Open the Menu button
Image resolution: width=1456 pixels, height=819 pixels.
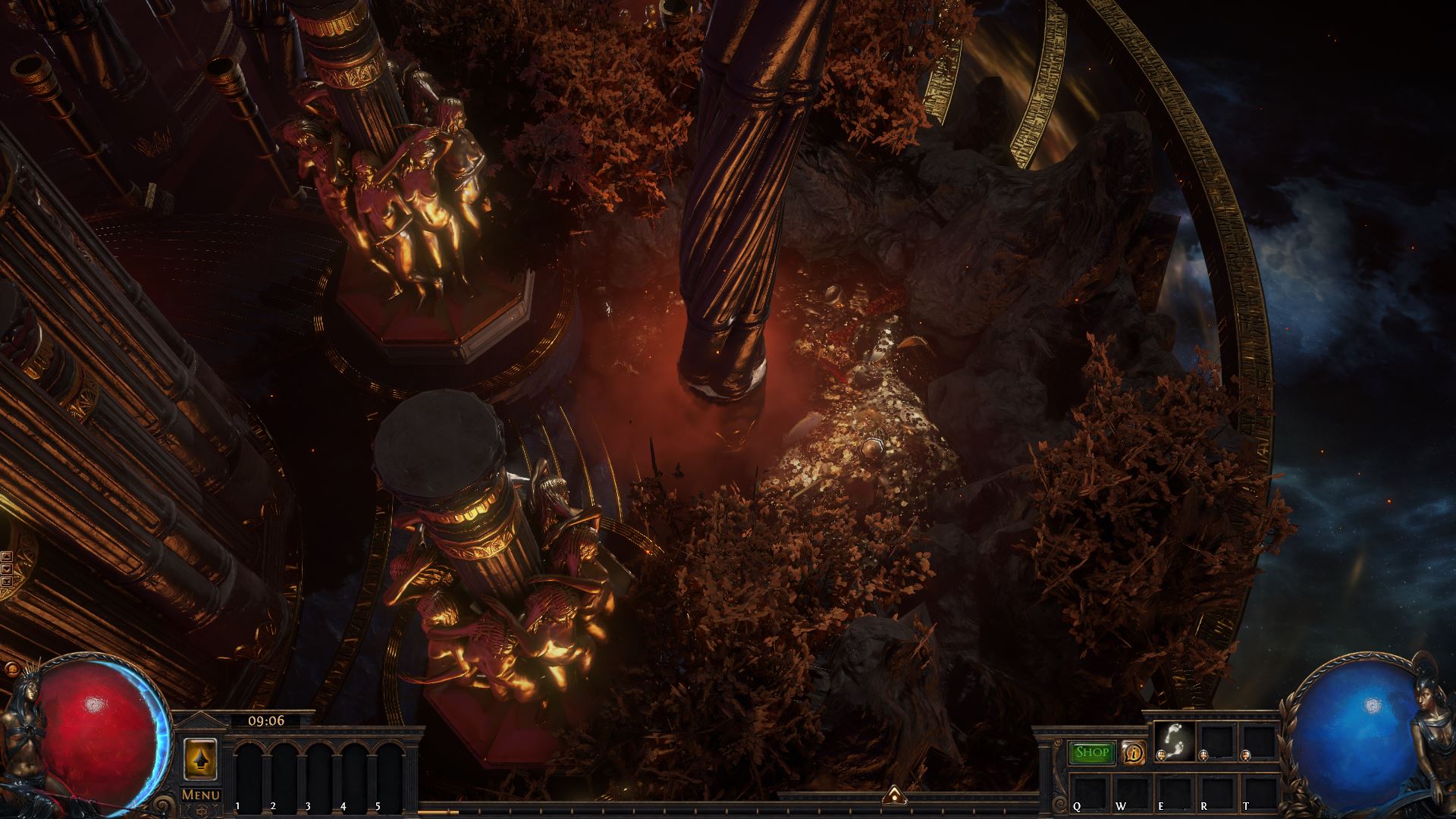pos(201,795)
